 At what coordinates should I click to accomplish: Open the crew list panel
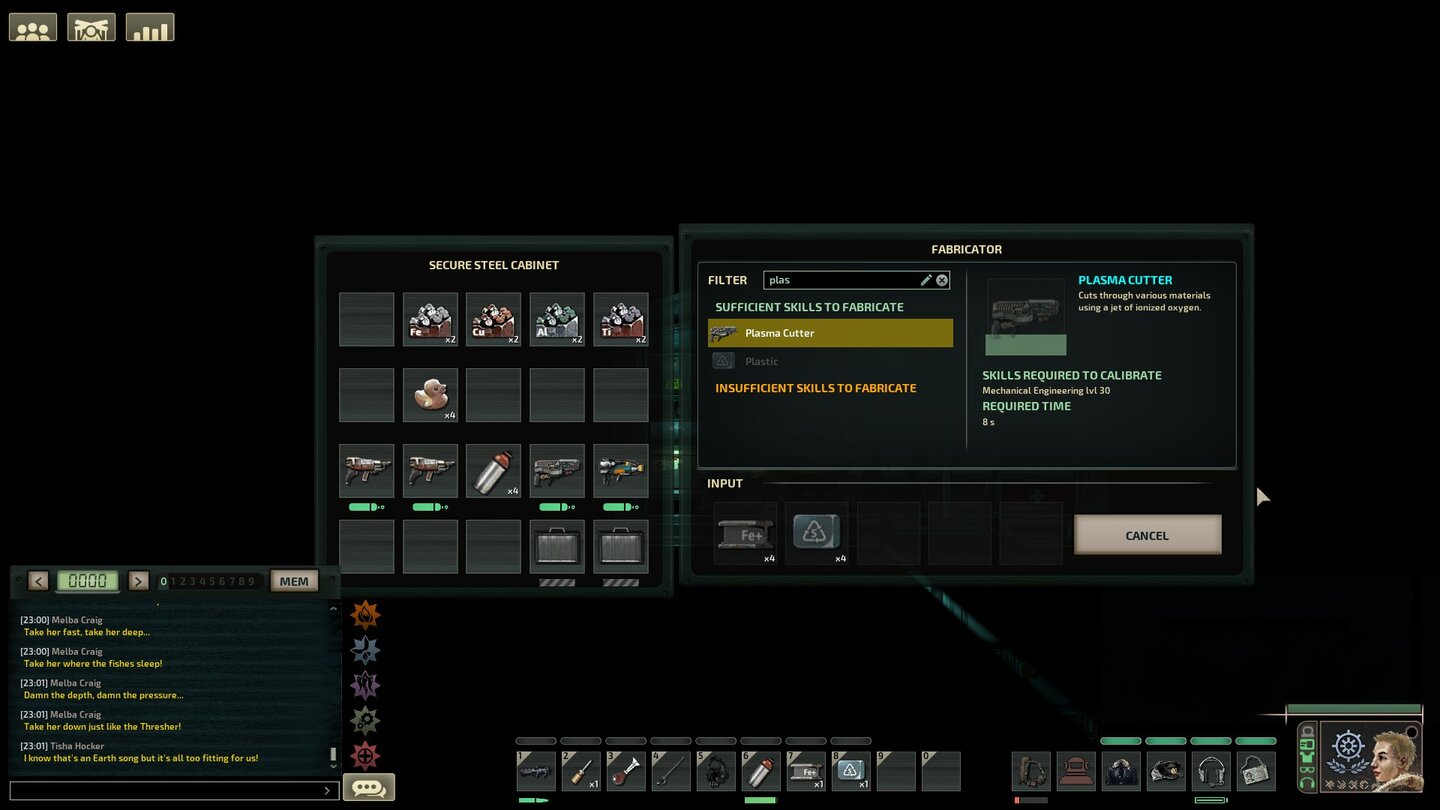tap(33, 27)
